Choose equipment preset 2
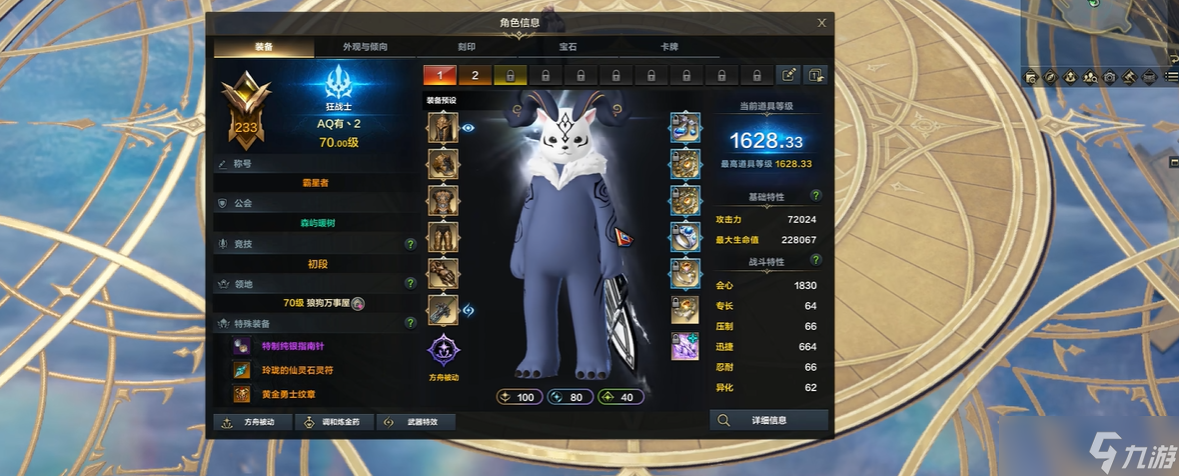The width and height of the screenshot is (1179, 476). pos(475,75)
